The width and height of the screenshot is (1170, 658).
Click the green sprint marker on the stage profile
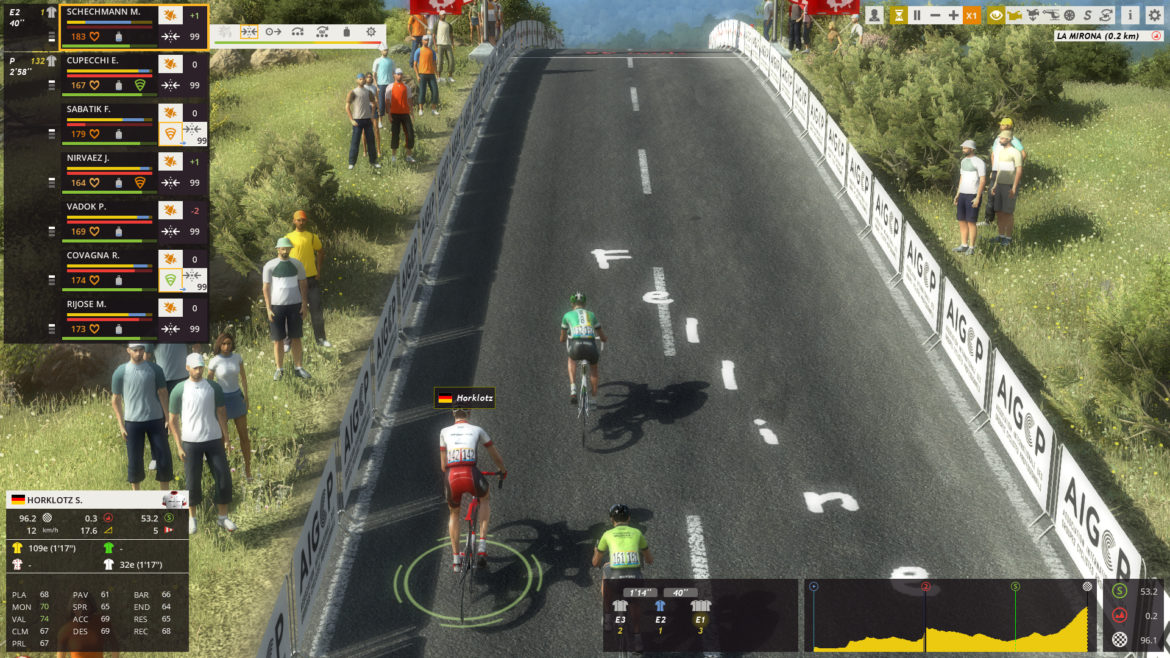coord(1015,586)
